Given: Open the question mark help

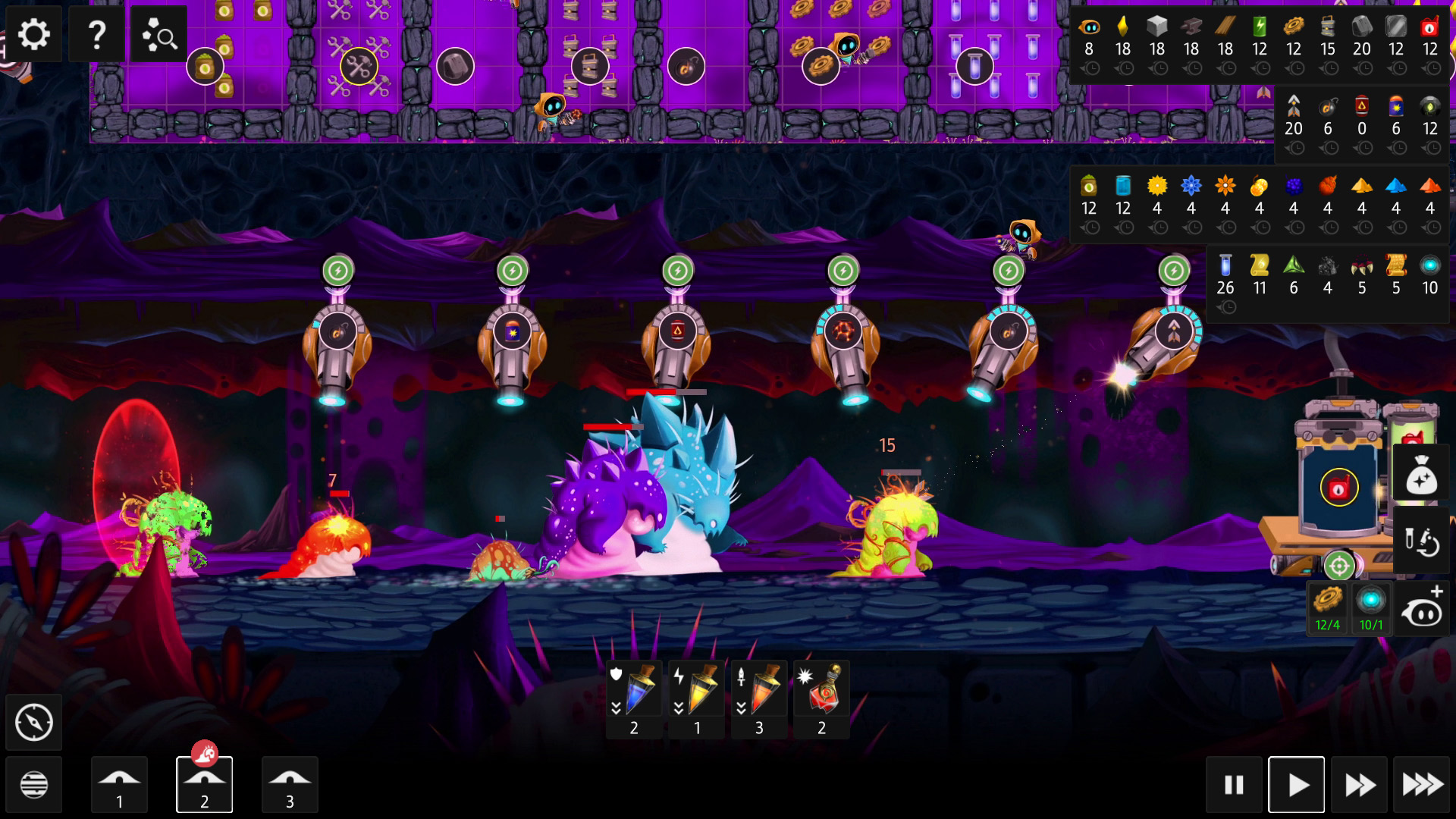Looking at the screenshot, I should [x=96, y=34].
